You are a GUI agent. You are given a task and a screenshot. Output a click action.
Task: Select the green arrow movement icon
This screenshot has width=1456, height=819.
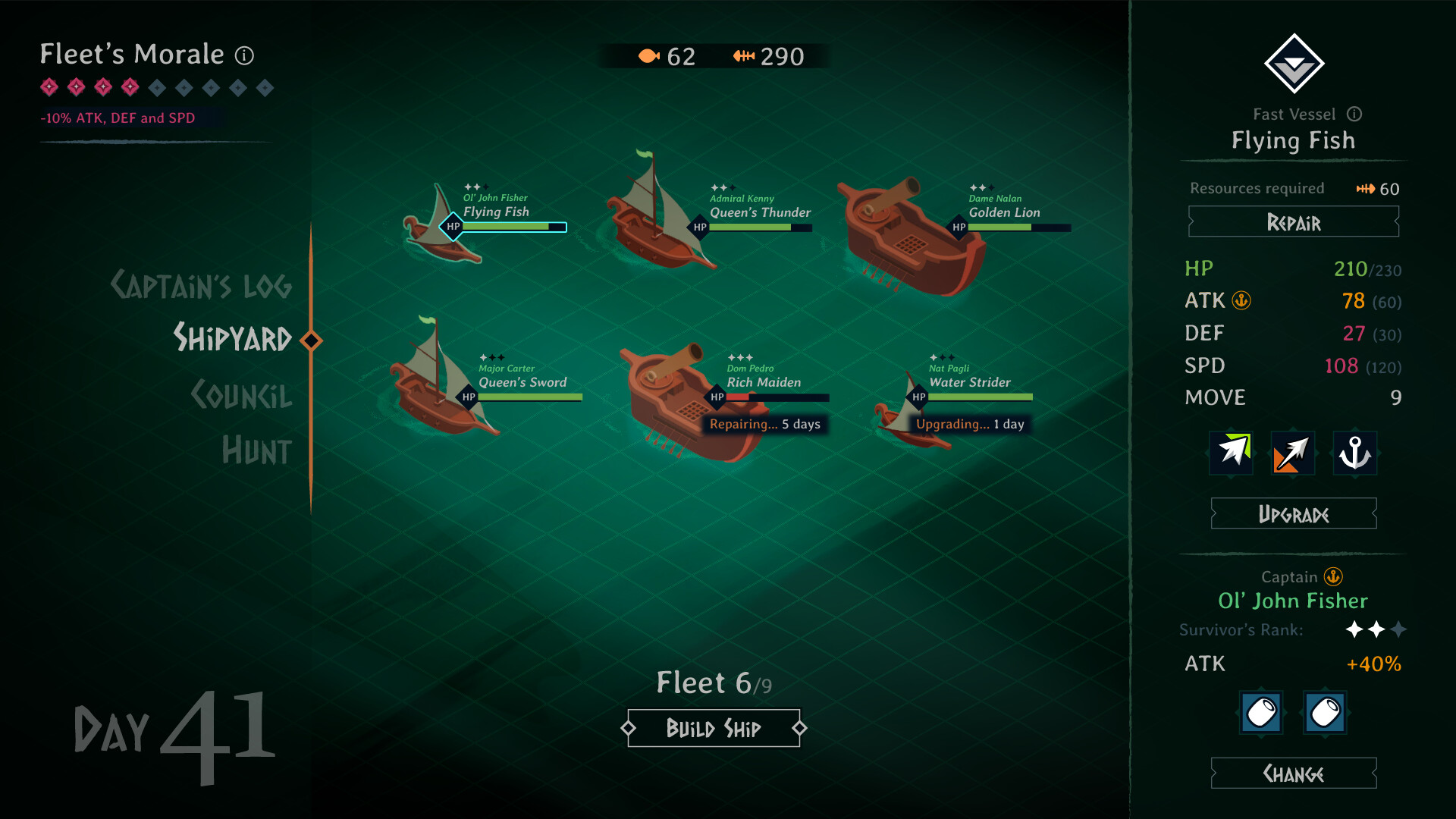(x=1230, y=453)
